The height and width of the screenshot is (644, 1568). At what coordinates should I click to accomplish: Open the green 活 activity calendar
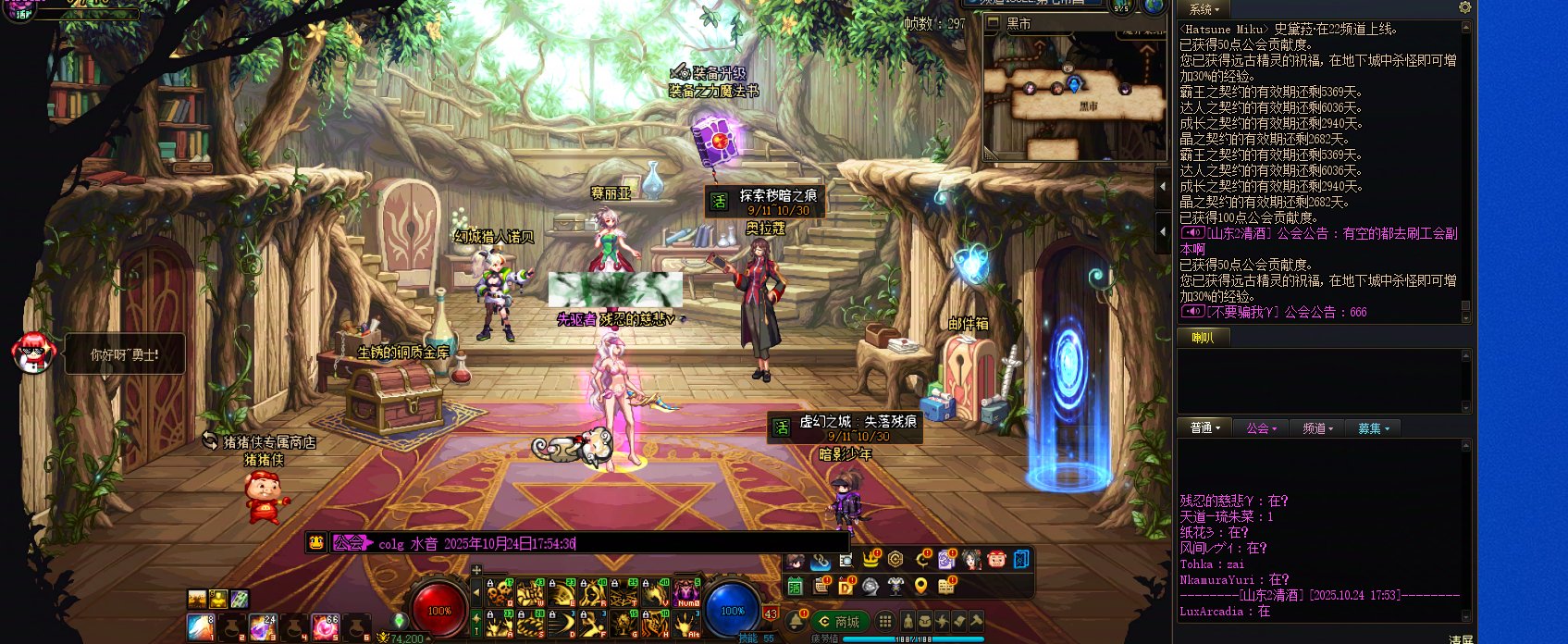(795, 586)
